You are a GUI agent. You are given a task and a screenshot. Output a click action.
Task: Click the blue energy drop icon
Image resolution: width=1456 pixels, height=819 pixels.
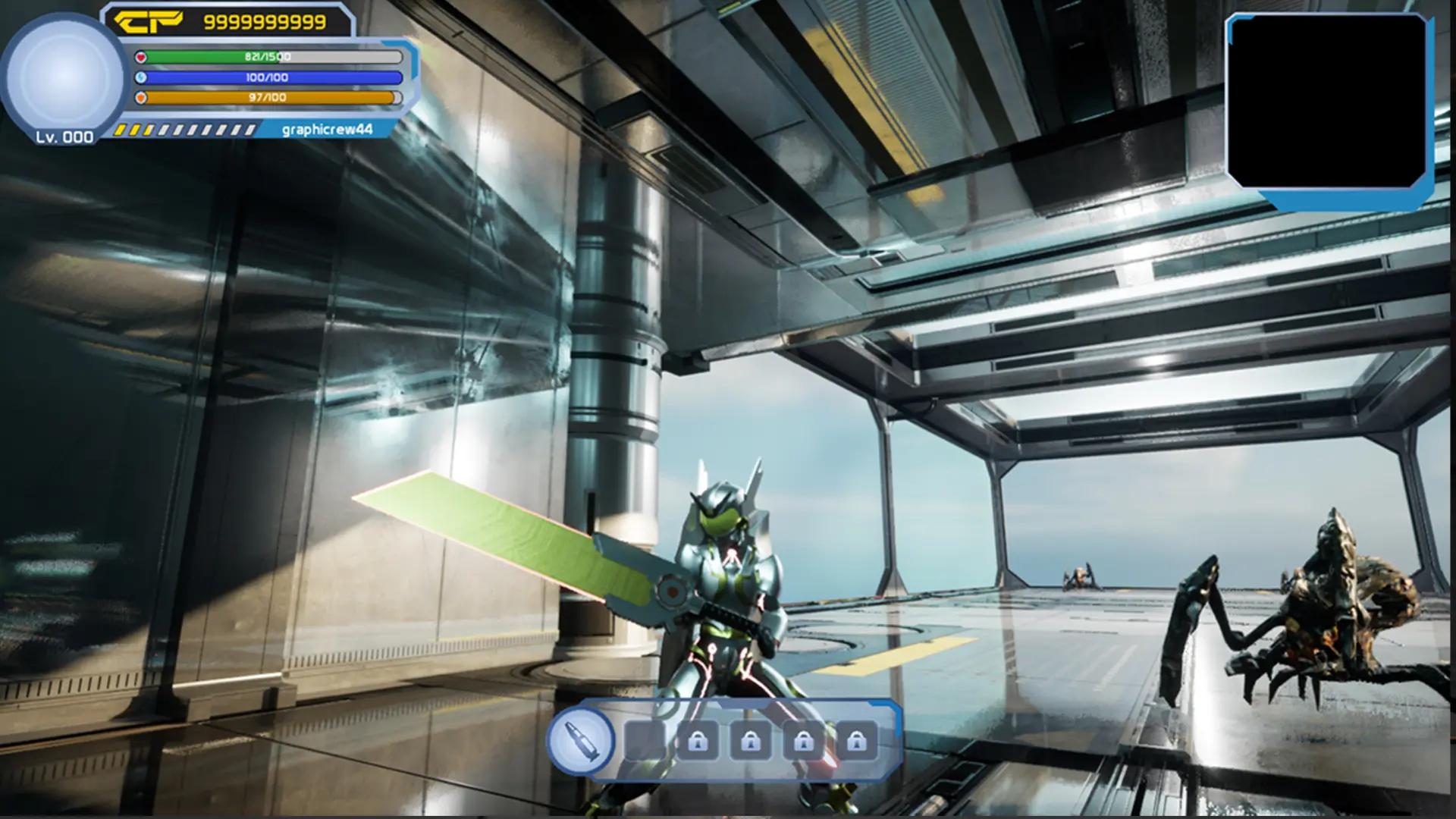click(x=141, y=77)
